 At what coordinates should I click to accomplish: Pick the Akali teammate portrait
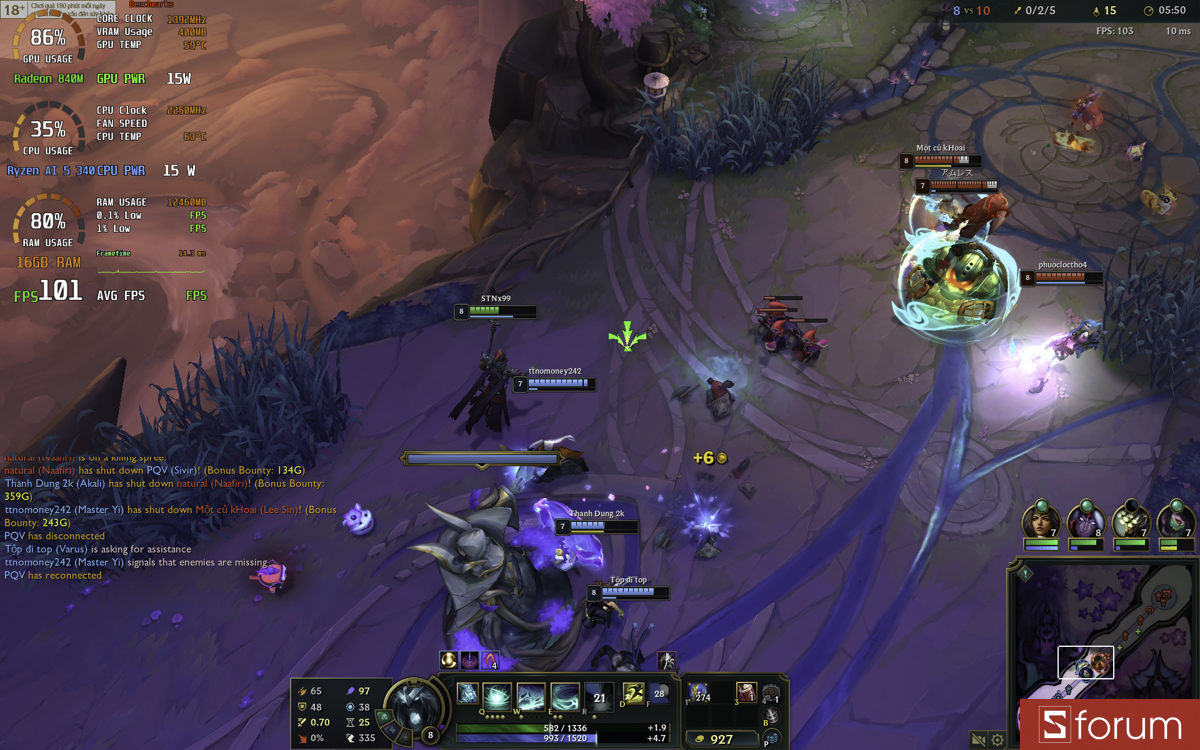(x=1175, y=521)
